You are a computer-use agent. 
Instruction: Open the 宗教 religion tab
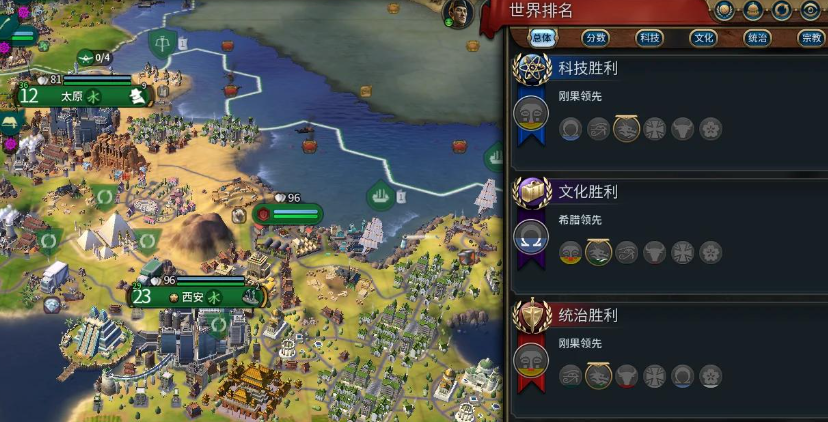(811, 38)
